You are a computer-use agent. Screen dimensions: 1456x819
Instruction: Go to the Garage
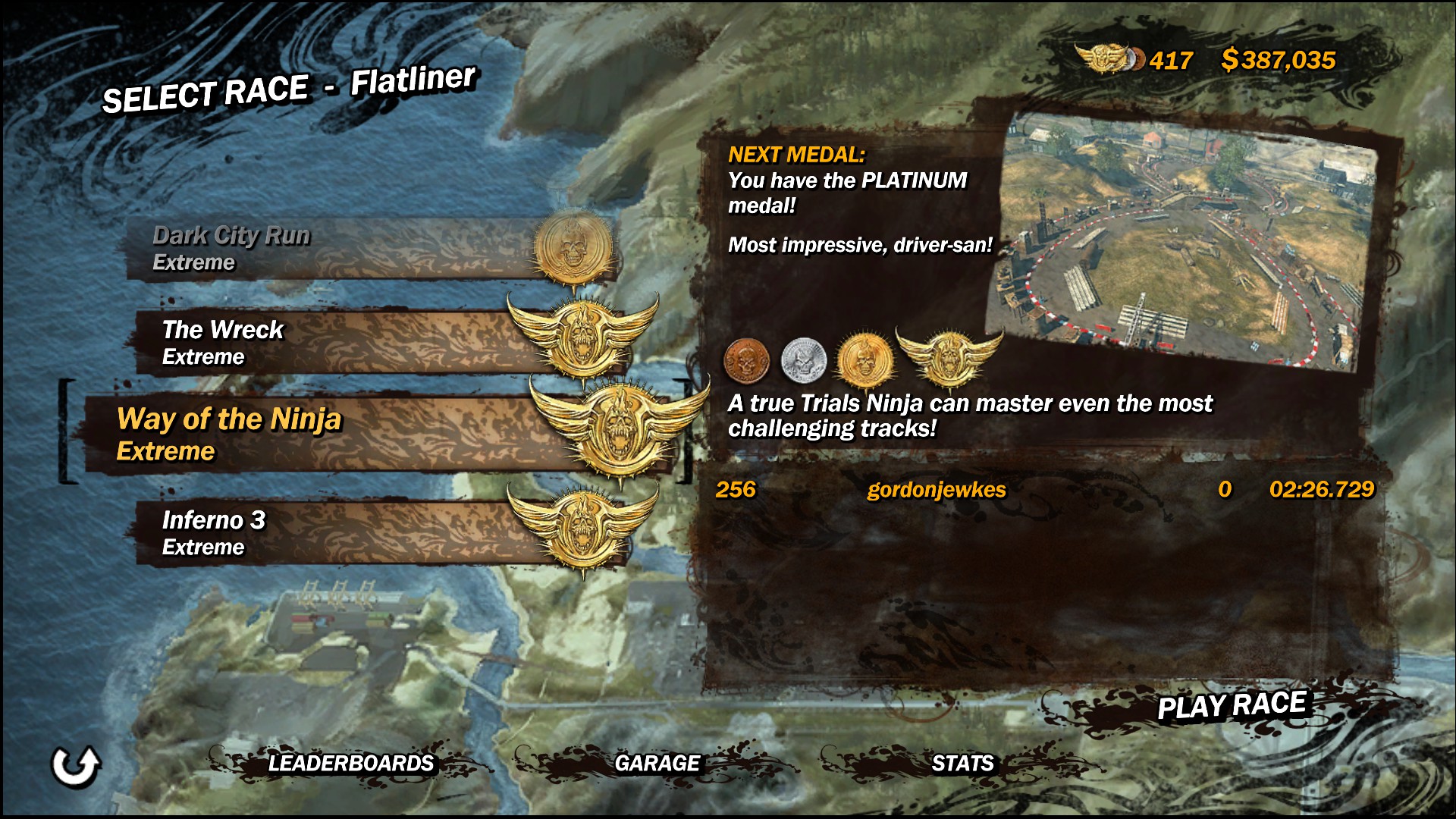coord(657,763)
